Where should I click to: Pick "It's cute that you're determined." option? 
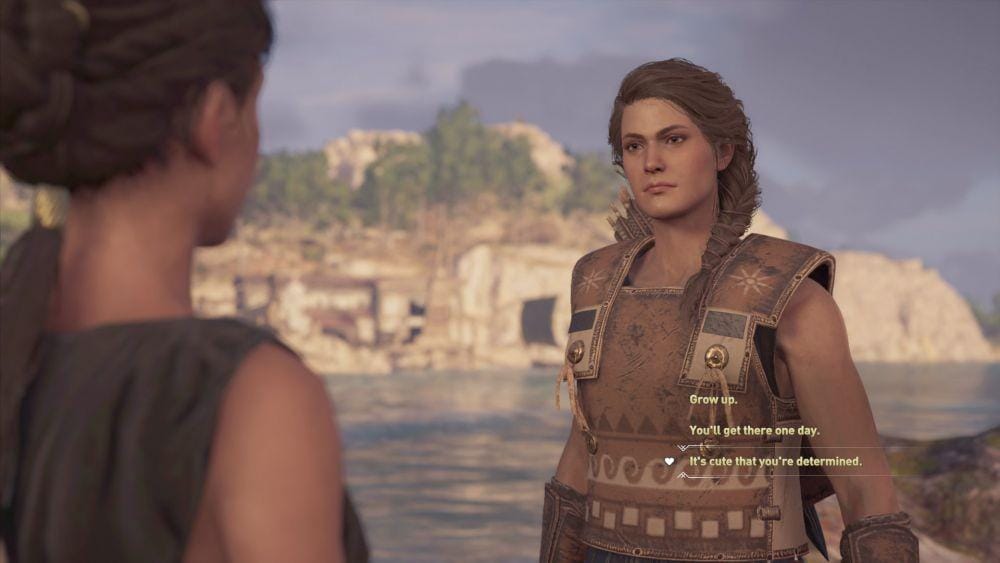coord(775,461)
